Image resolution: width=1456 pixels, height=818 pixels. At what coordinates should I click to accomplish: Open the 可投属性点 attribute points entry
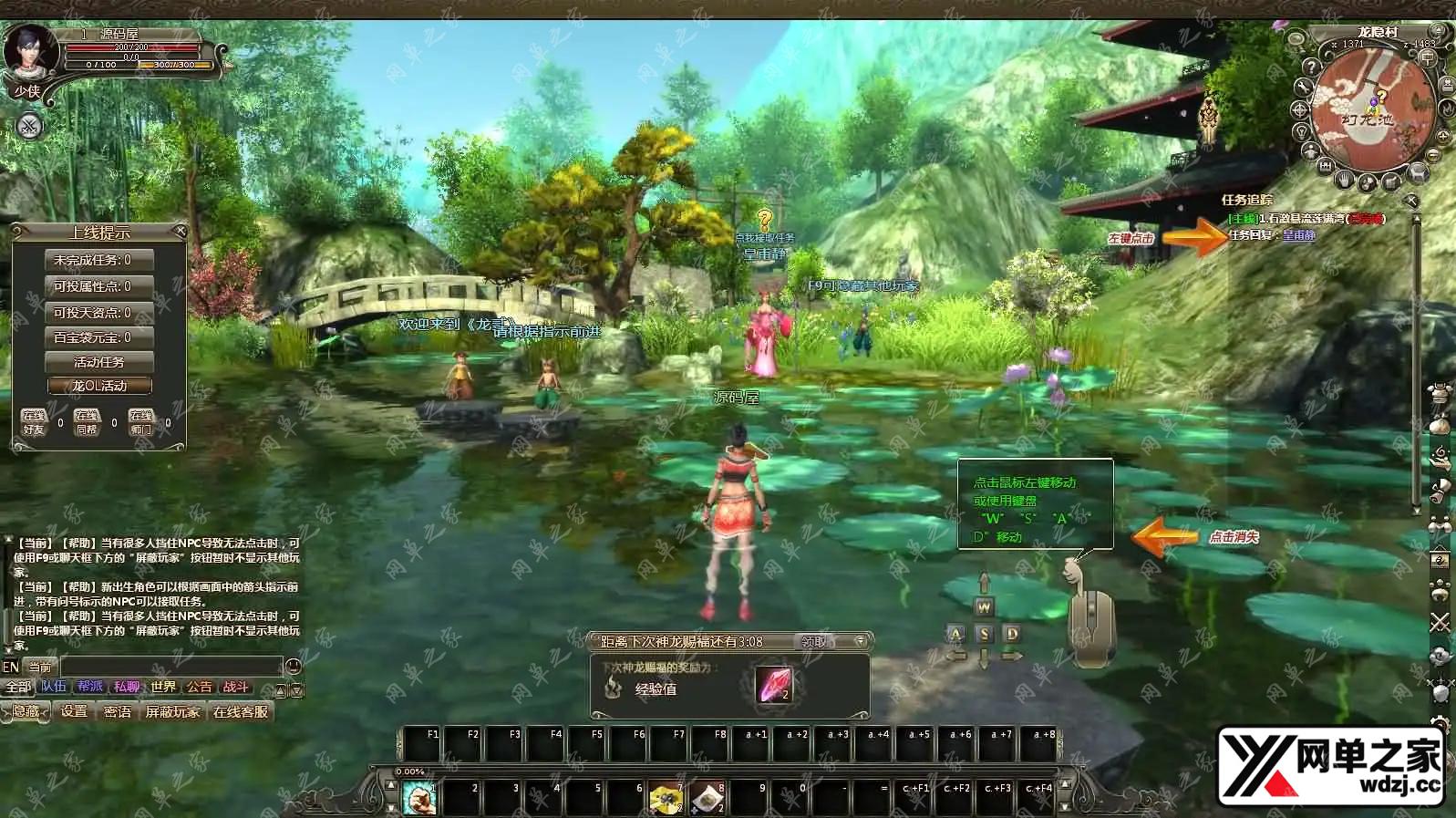pyautogui.click(x=99, y=286)
